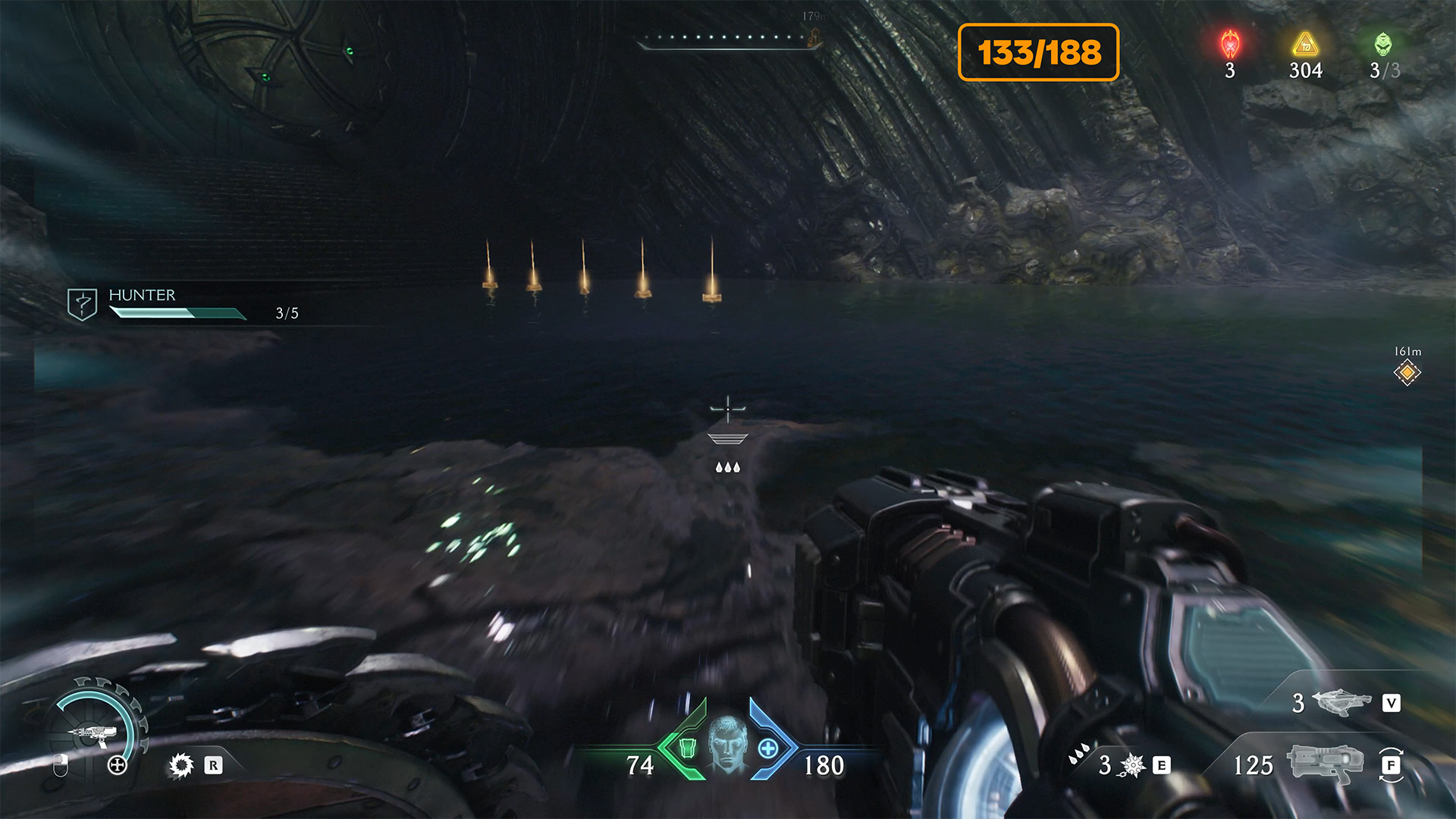This screenshot has width=1456, height=819.
Task: Click the gold currency triangle icon
Action: [1305, 45]
